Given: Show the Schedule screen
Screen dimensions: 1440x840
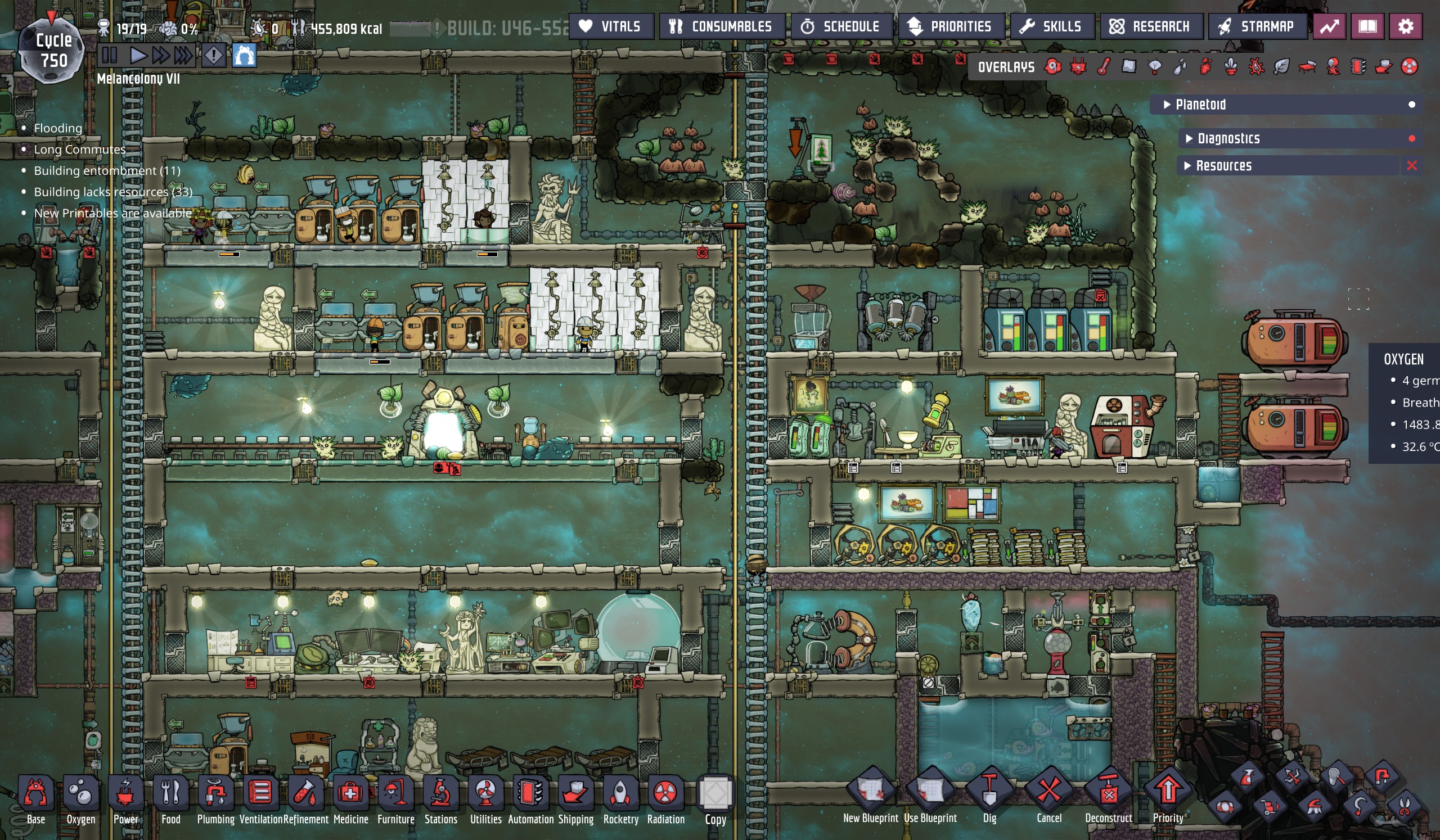Looking at the screenshot, I should (x=840, y=27).
